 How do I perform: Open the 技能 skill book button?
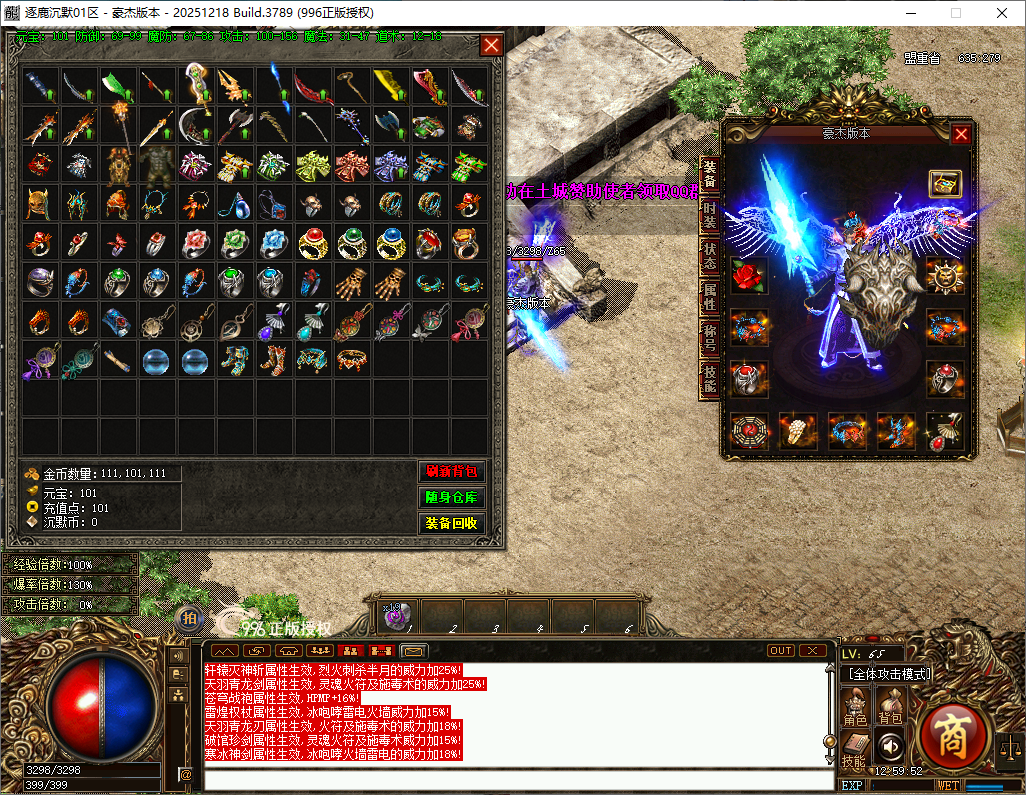[x=855, y=749]
